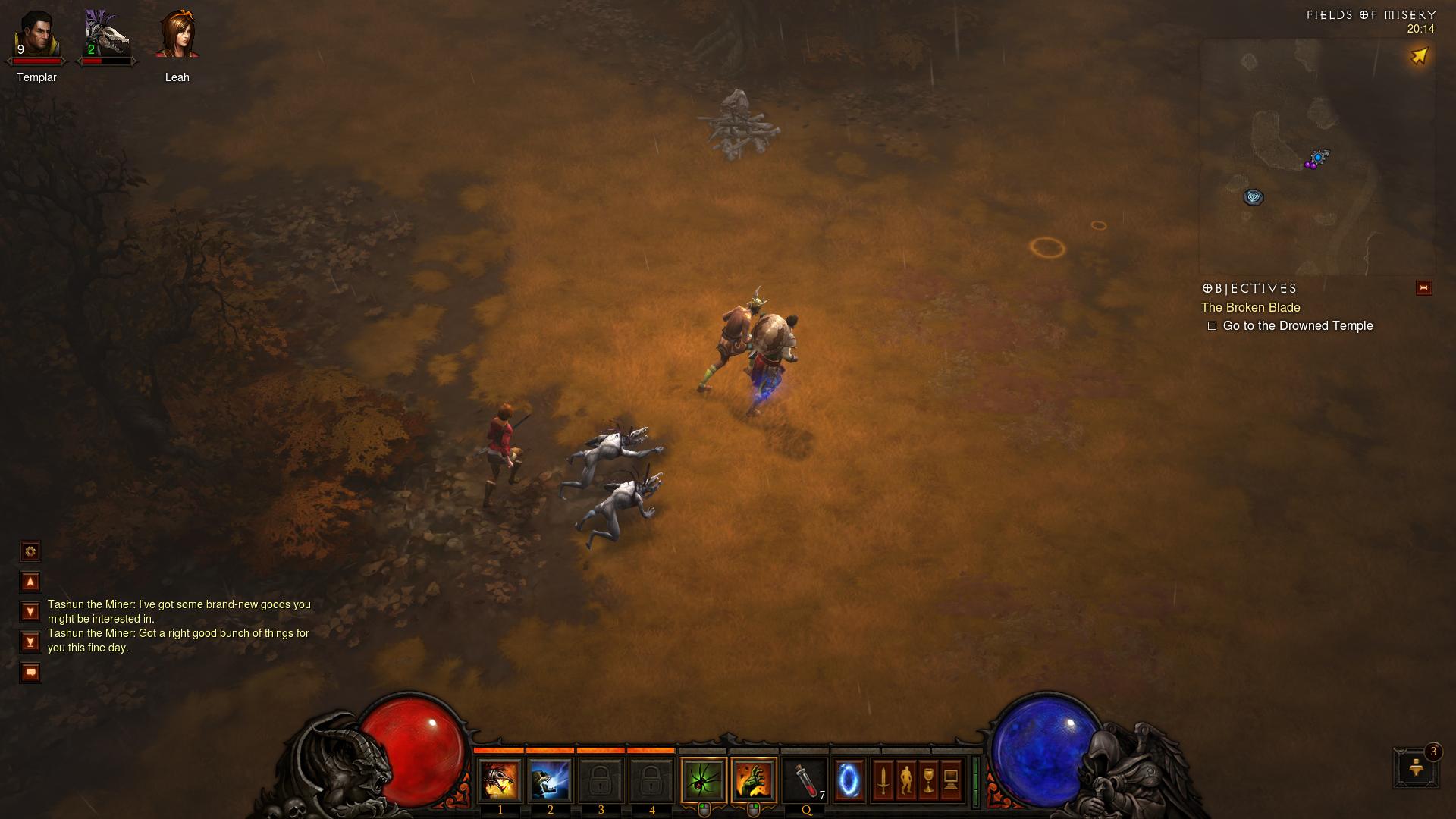The image size is (1456, 819).
Task: Cast the blue Town Portal
Action: coord(849,780)
